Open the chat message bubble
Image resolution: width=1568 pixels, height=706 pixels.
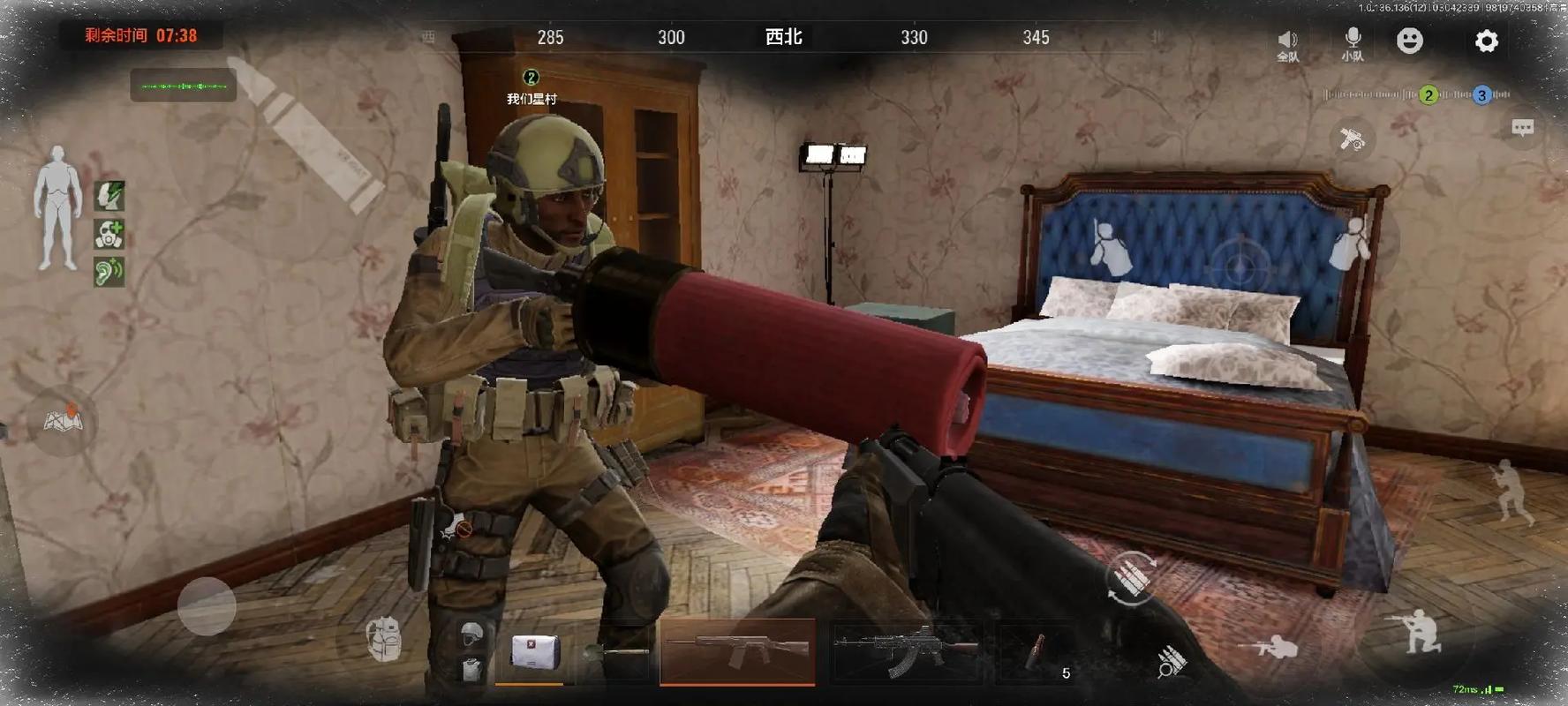click(x=1522, y=129)
